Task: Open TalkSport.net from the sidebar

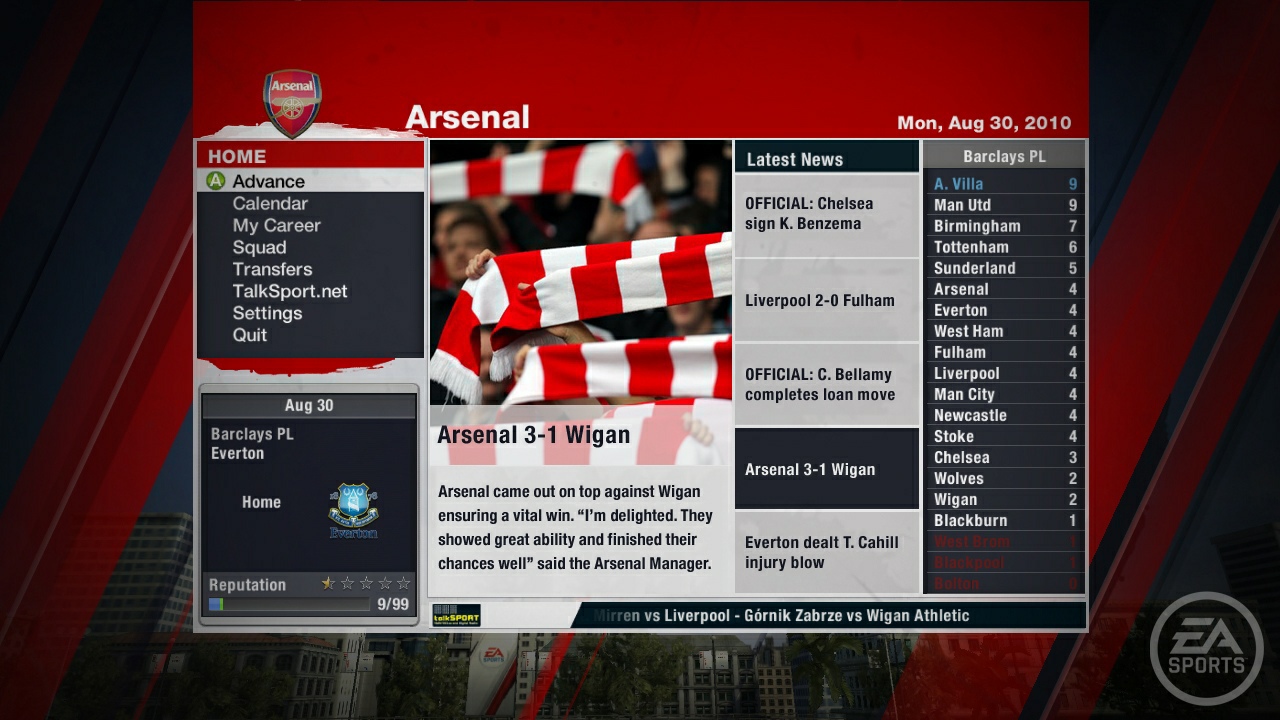Action: pos(291,291)
